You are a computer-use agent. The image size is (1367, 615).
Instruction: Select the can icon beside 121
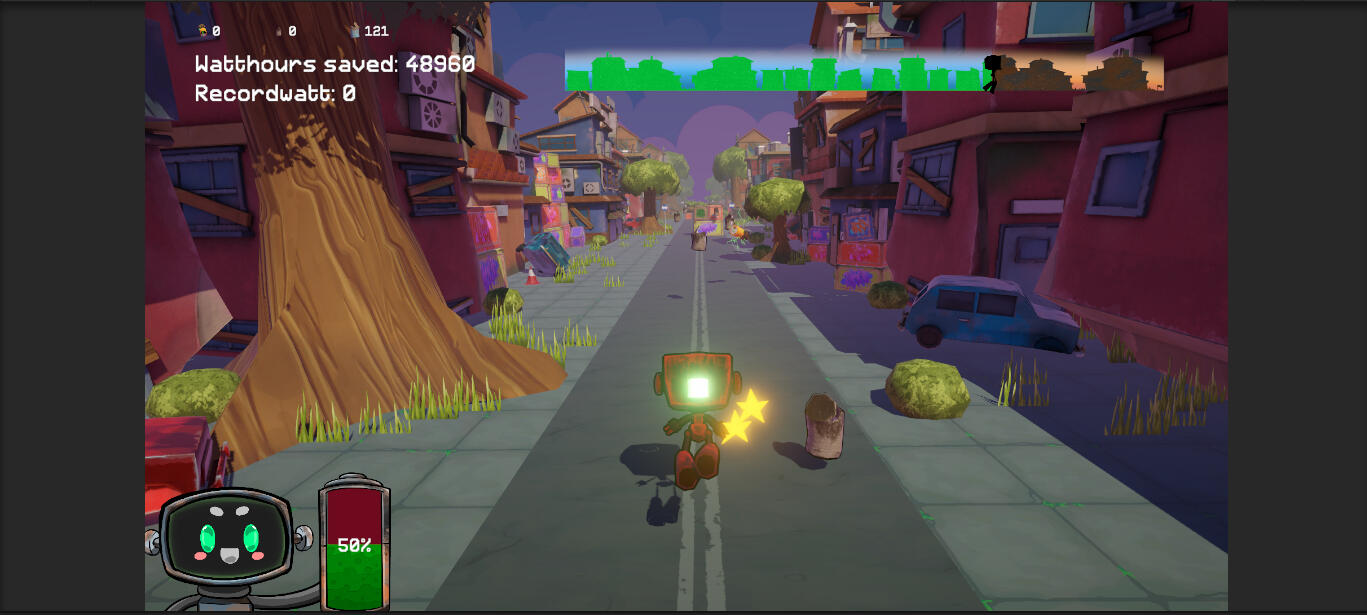[355, 31]
